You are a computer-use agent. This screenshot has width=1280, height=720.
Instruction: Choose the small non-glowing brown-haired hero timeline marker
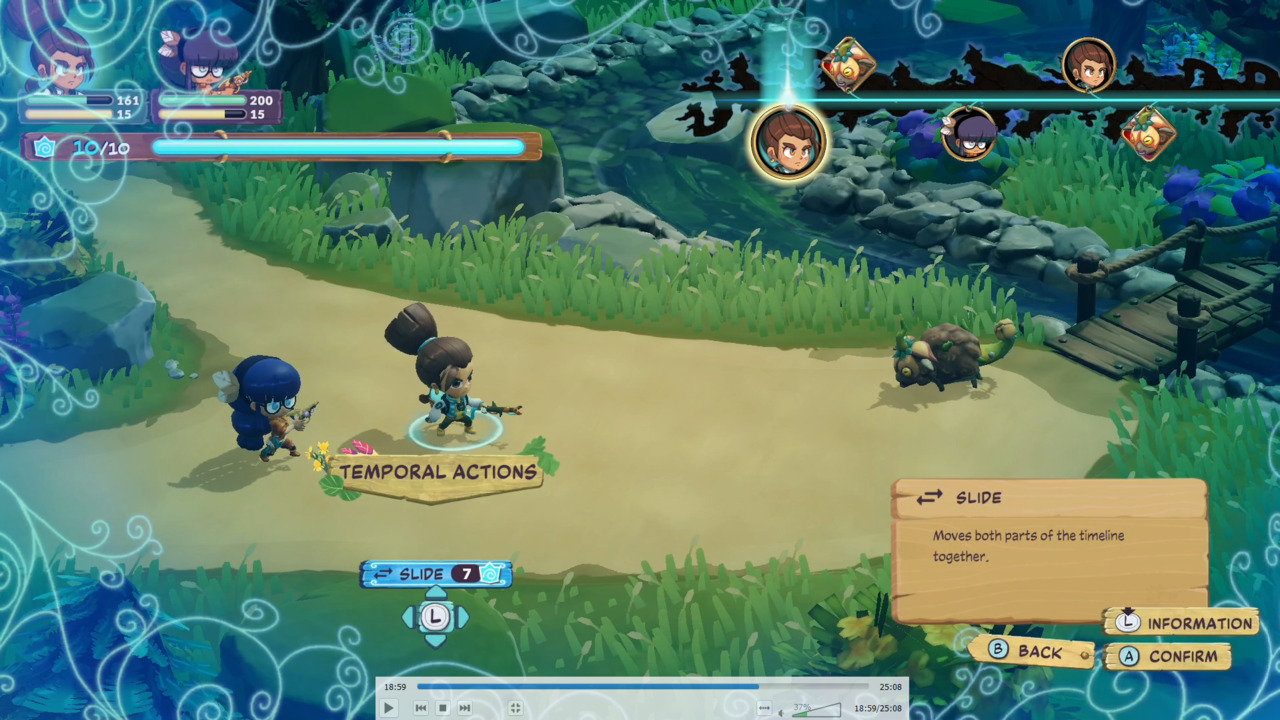click(x=1088, y=65)
